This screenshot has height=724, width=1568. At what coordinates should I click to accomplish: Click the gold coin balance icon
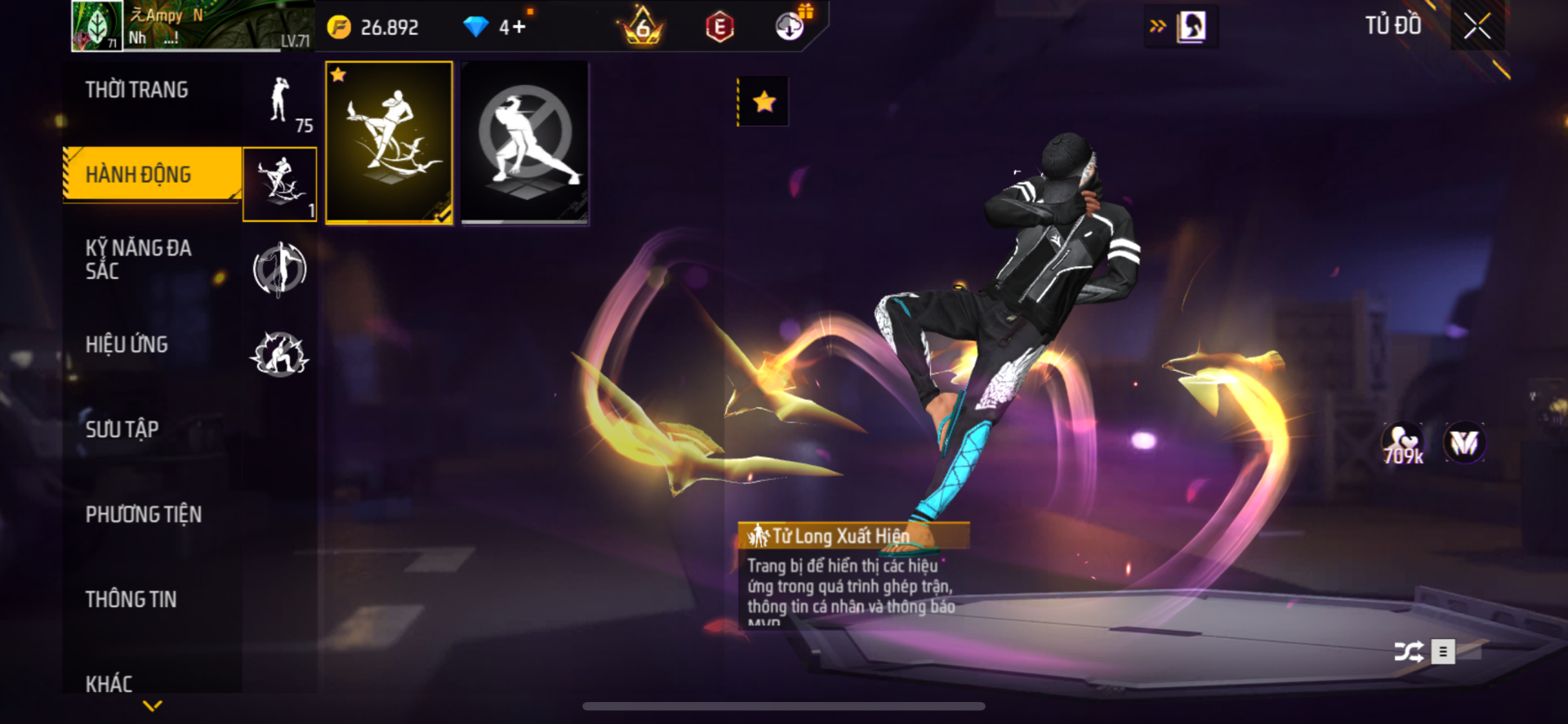339,28
